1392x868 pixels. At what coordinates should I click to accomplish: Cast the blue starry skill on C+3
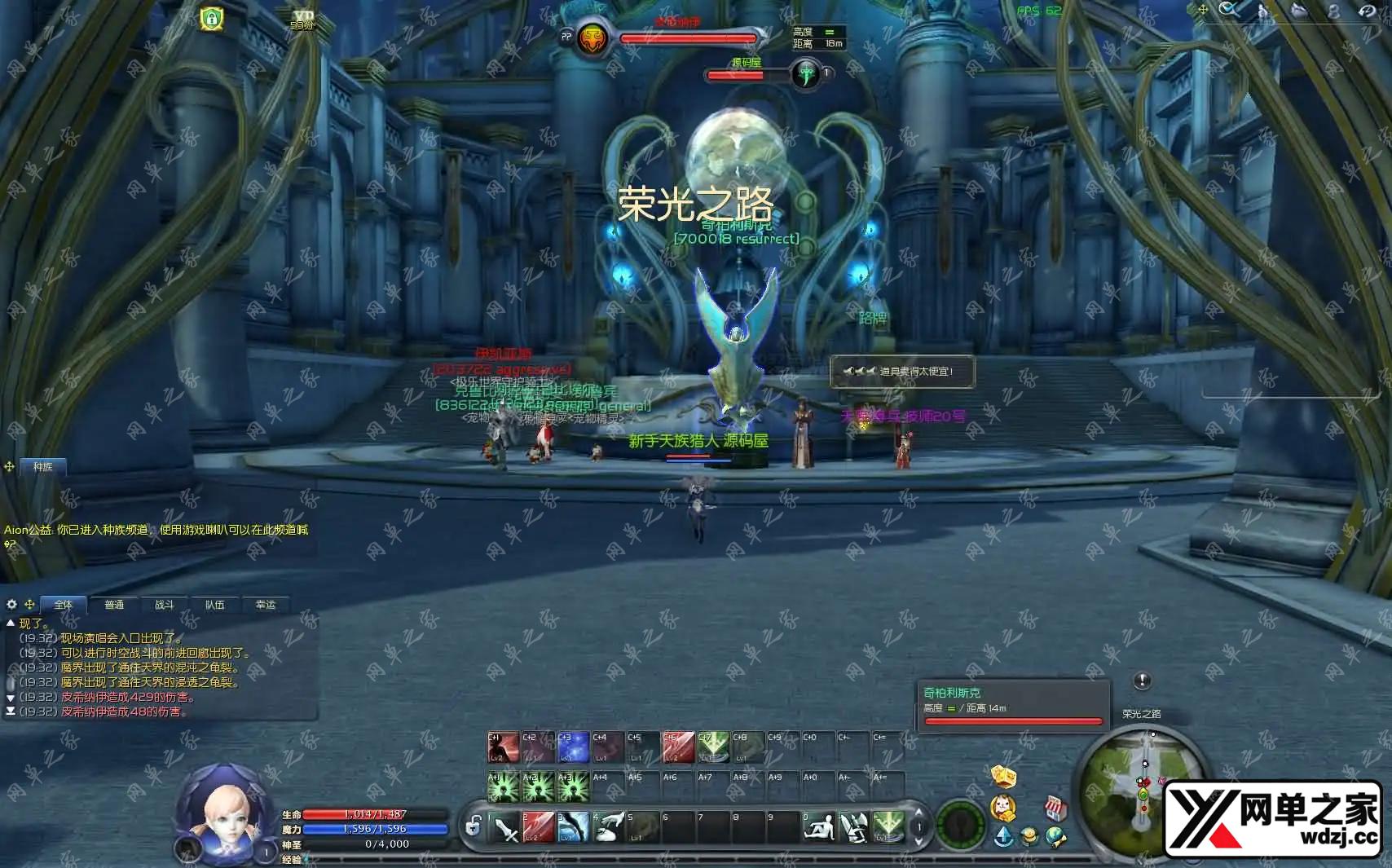click(x=573, y=747)
